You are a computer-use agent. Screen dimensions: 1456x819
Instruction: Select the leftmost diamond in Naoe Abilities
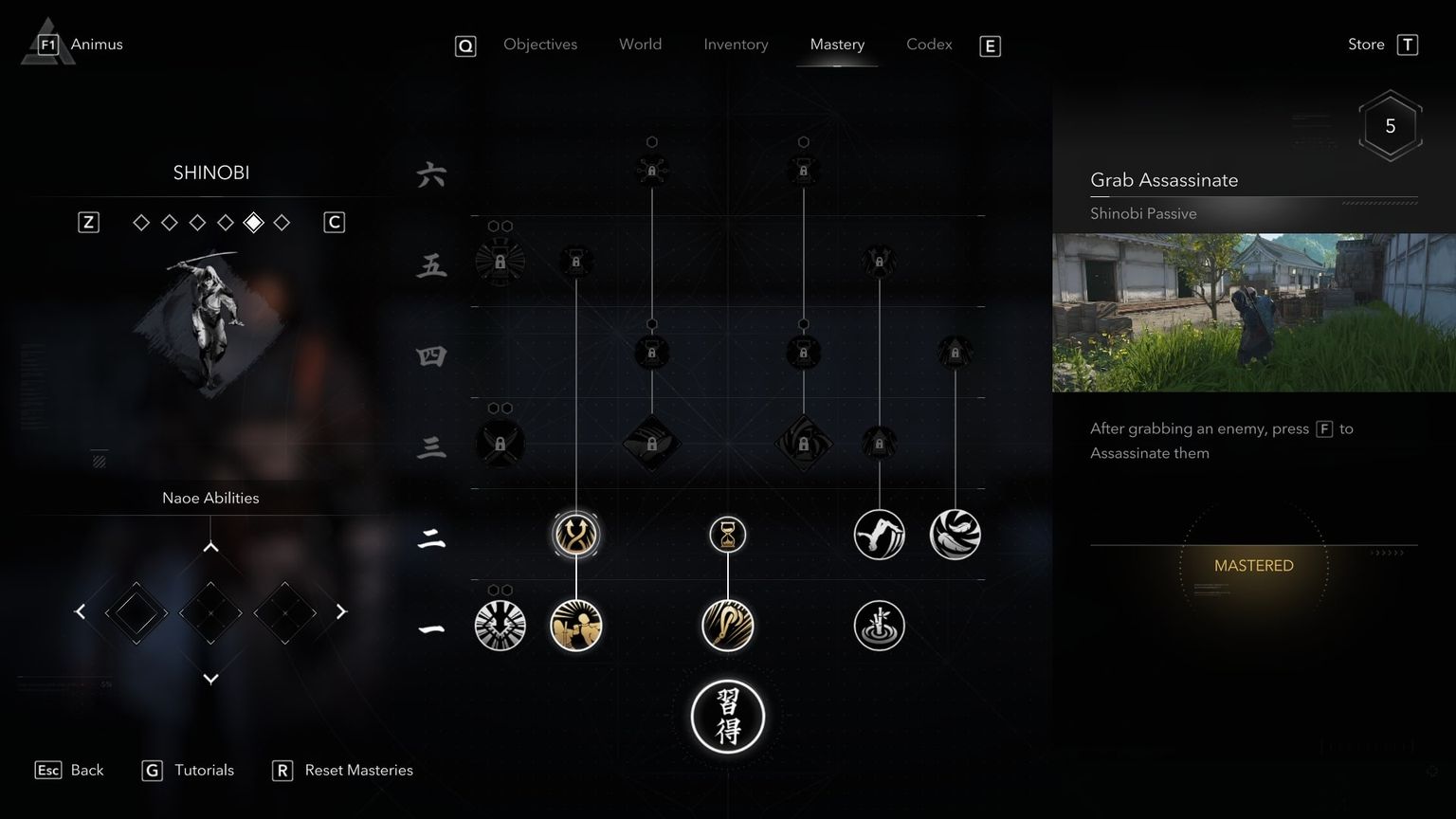tap(136, 612)
